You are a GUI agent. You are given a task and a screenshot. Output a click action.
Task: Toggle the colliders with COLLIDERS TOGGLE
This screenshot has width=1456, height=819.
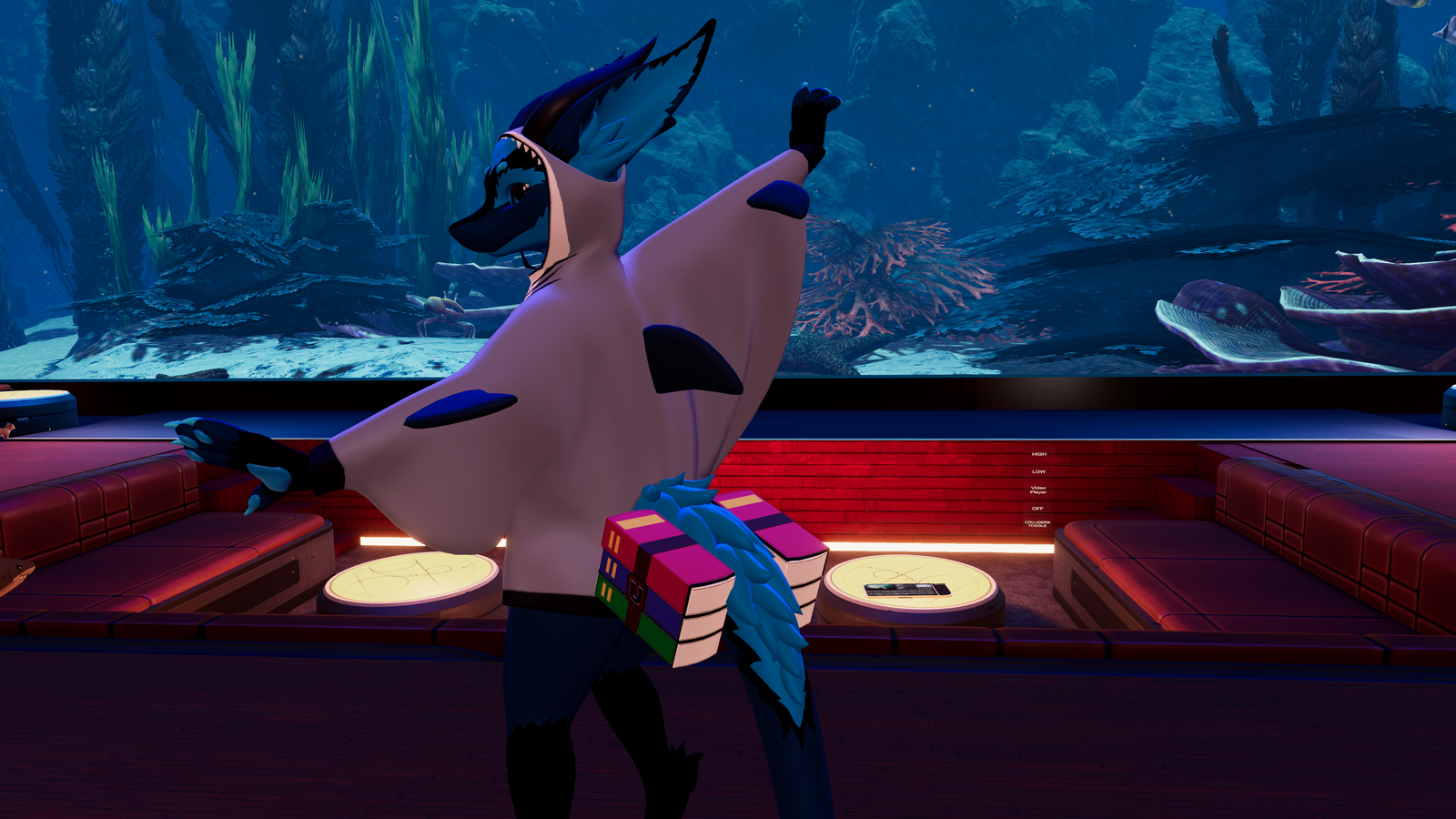1037,524
